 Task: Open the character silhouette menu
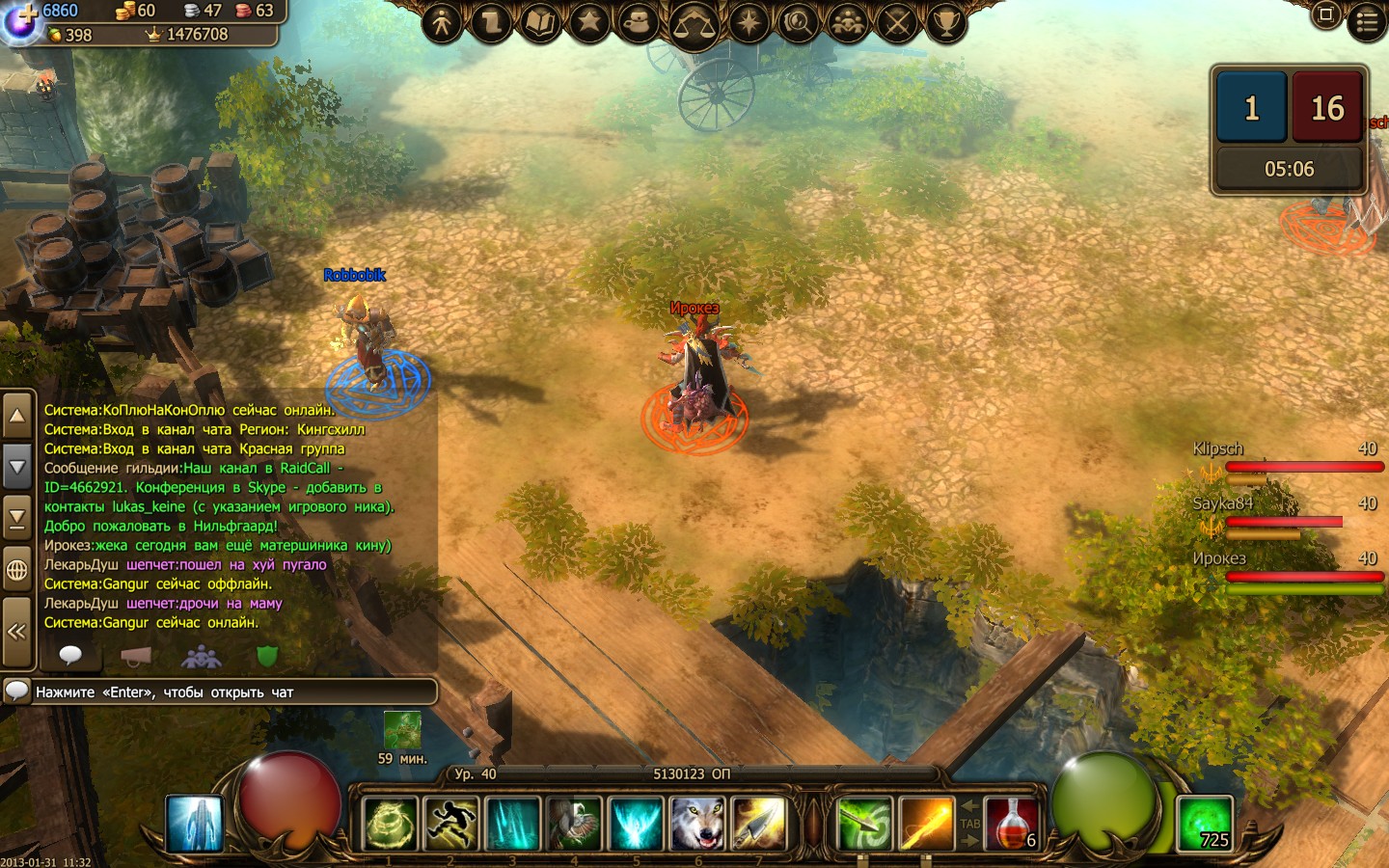(442, 21)
